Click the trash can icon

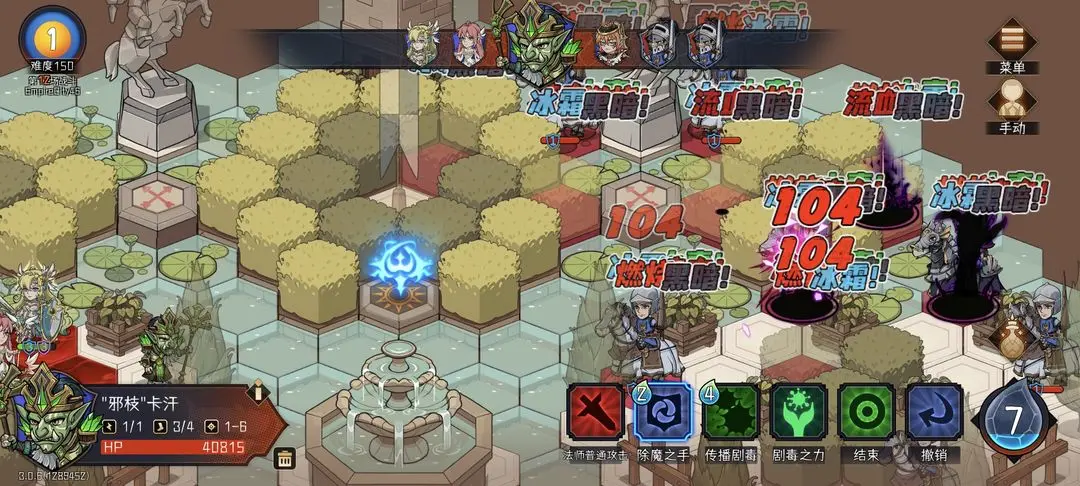click(285, 459)
